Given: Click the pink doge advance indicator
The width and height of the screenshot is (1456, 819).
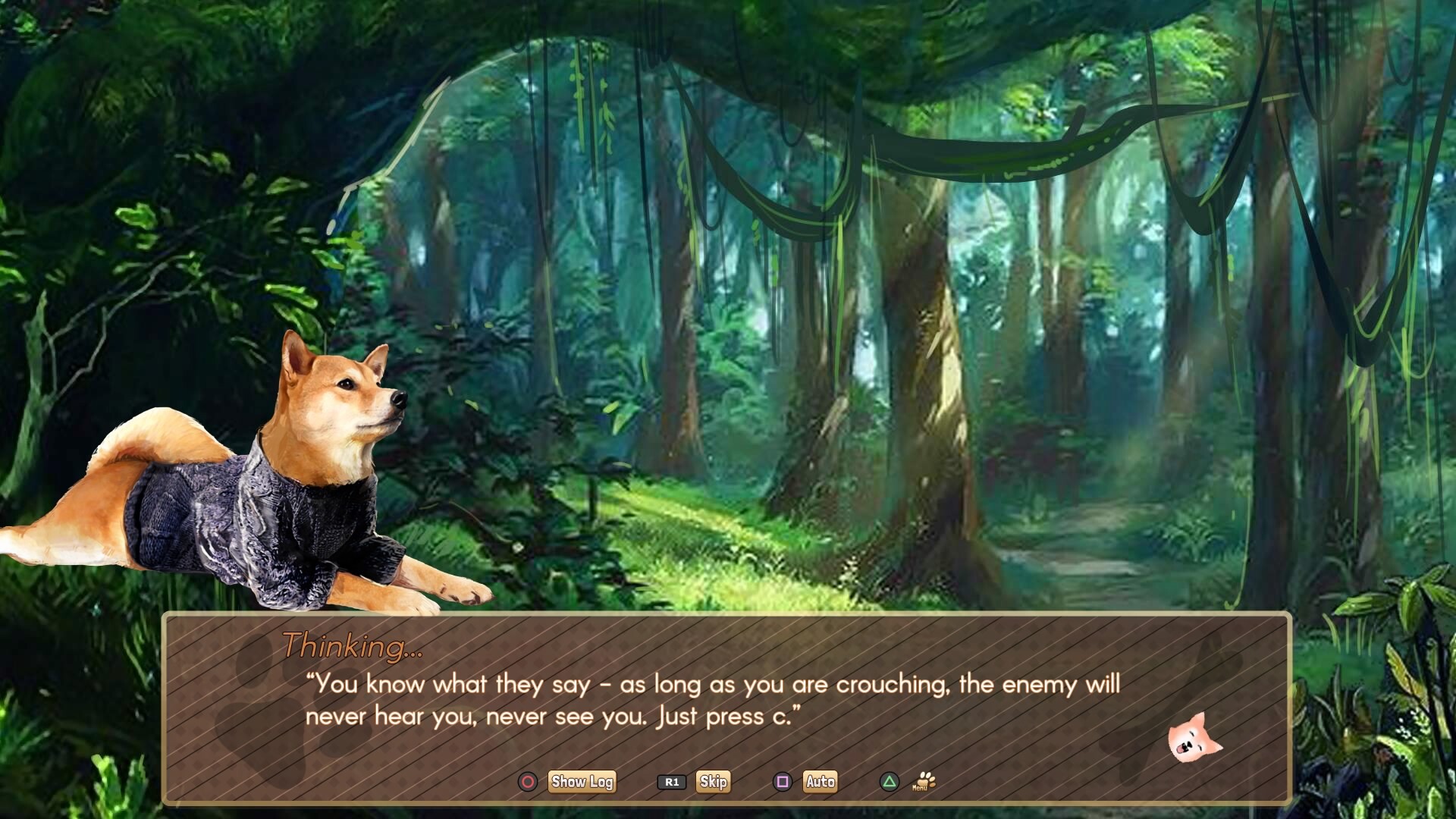Looking at the screenshot, I should (x=1193, y=736).
